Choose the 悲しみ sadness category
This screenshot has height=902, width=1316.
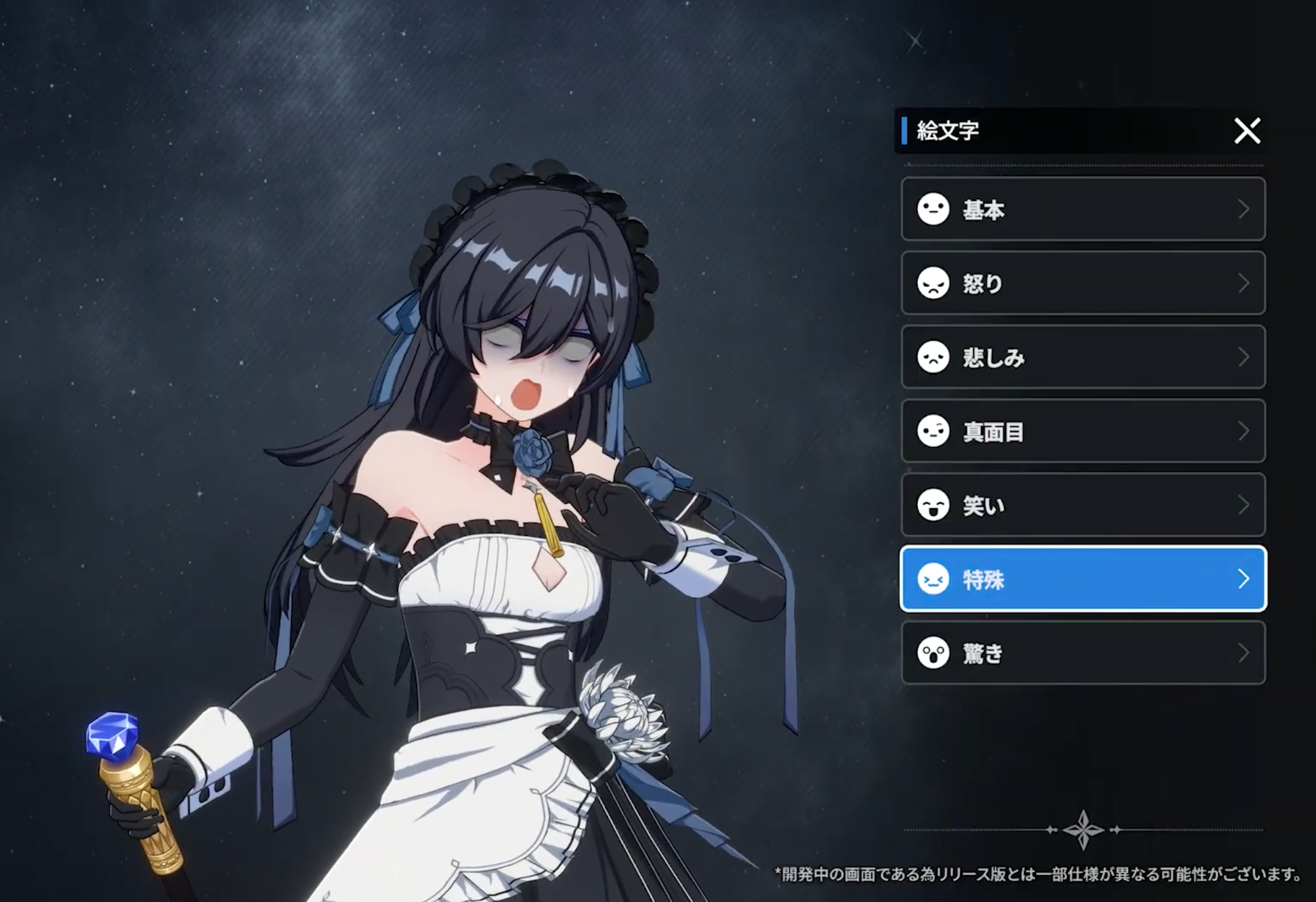click(1082, 357)
